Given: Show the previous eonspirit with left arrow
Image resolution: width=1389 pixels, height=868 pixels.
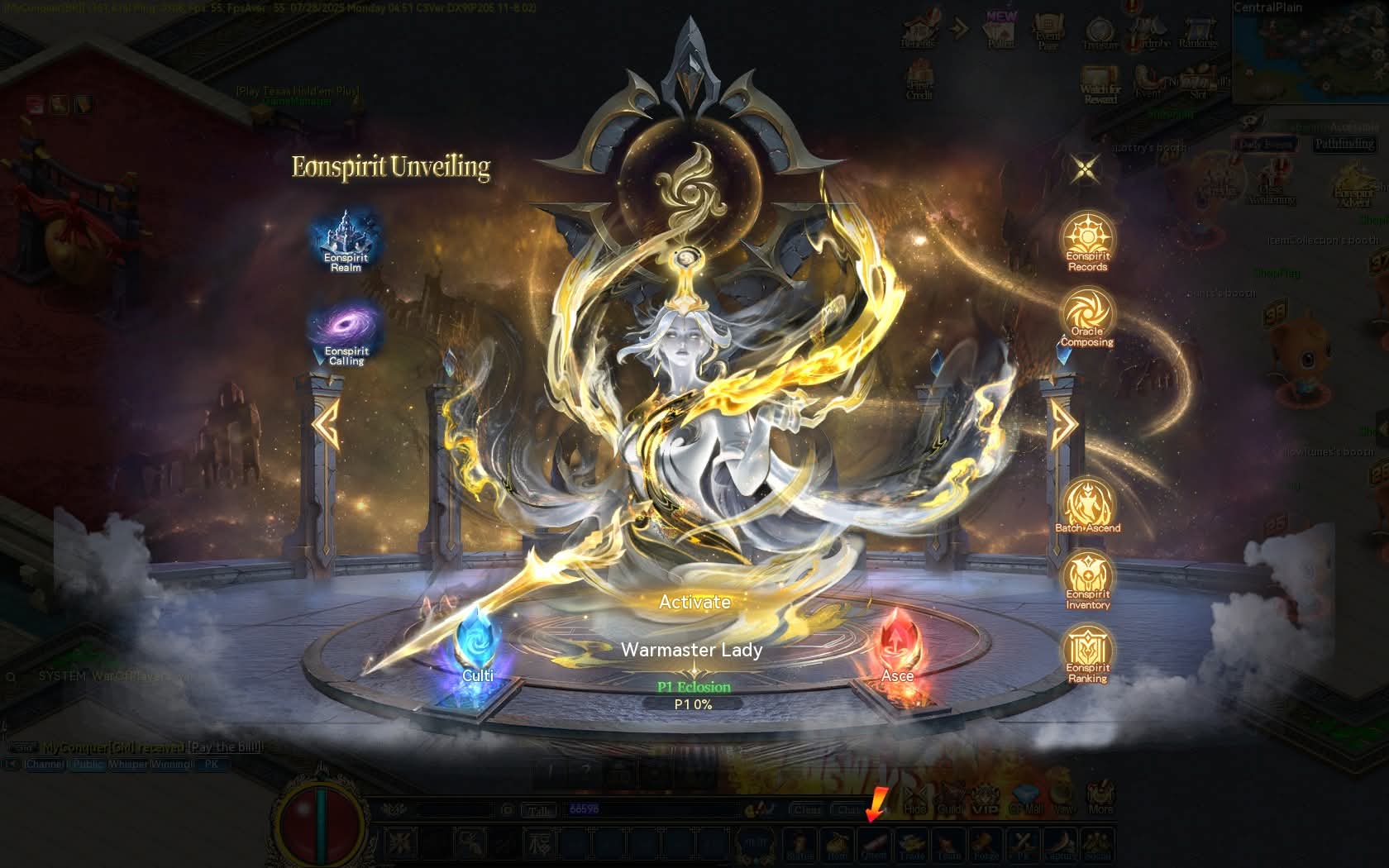Looking at the screenshot, I should 327,424.
